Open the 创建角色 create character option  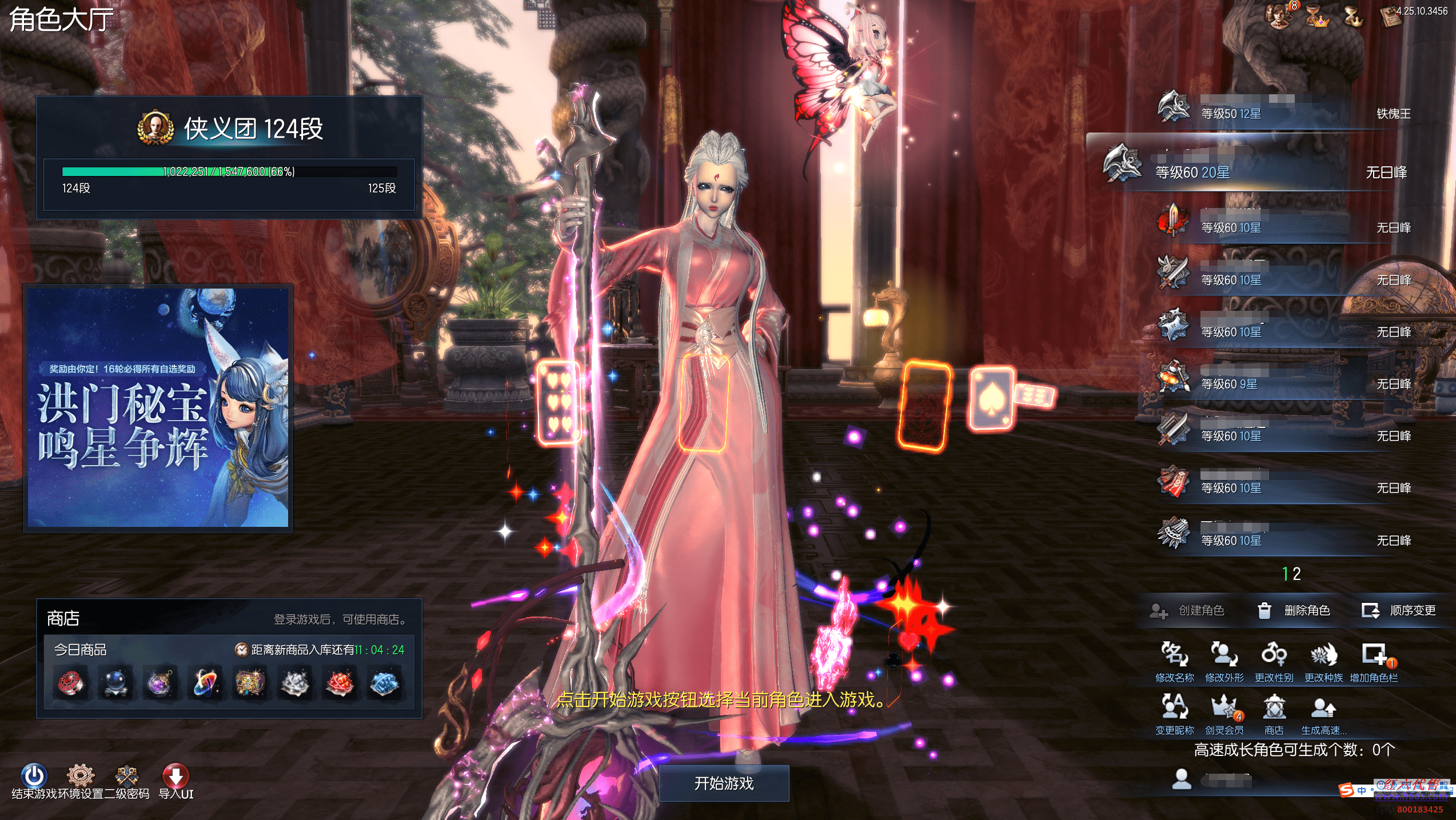click(x=1188, y=610)
